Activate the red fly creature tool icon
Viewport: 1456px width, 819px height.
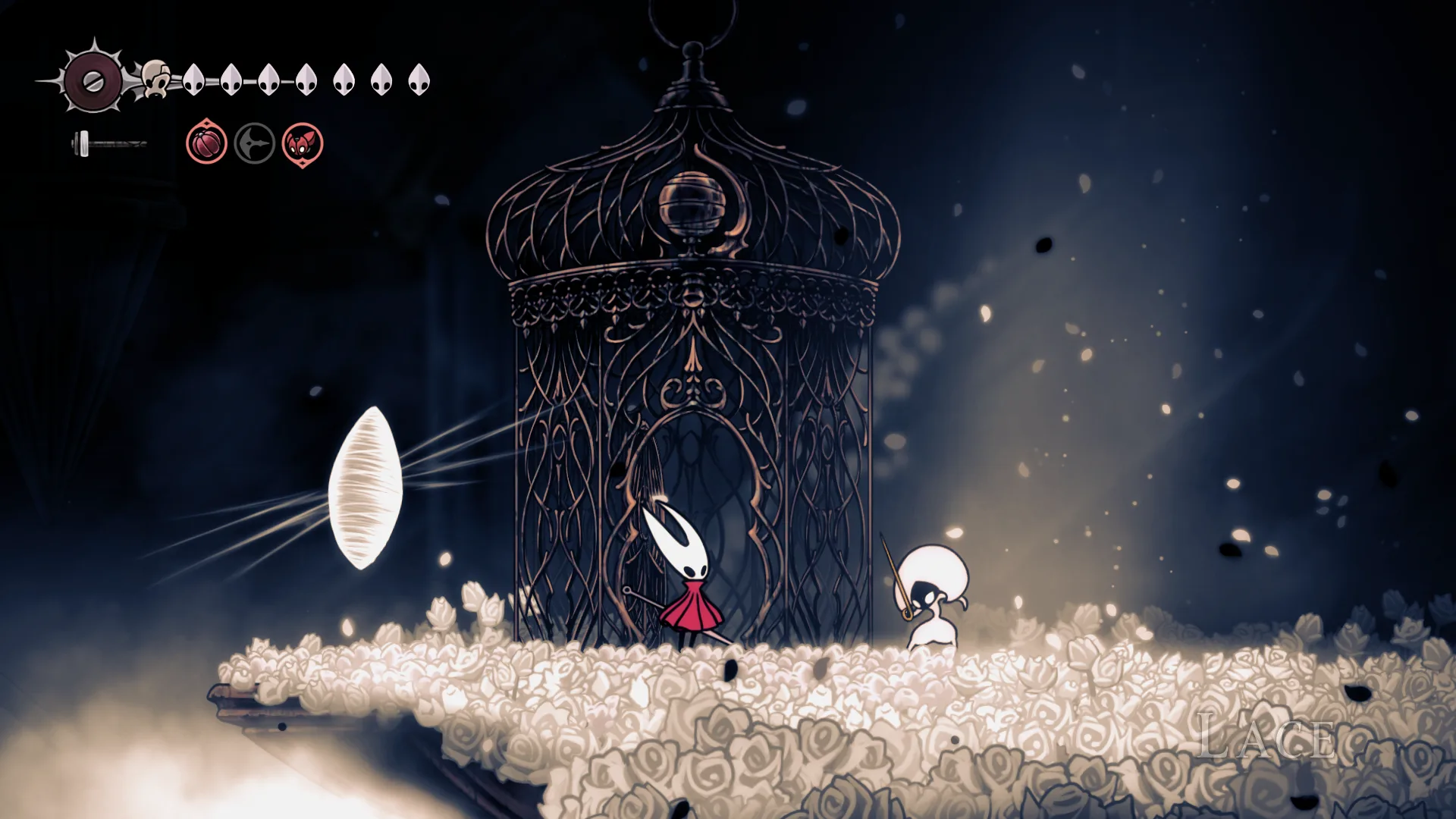tap(303, 143)
